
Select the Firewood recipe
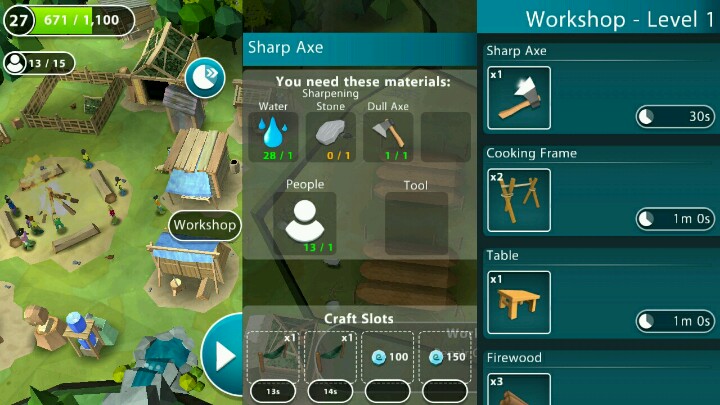coord(518,388)
